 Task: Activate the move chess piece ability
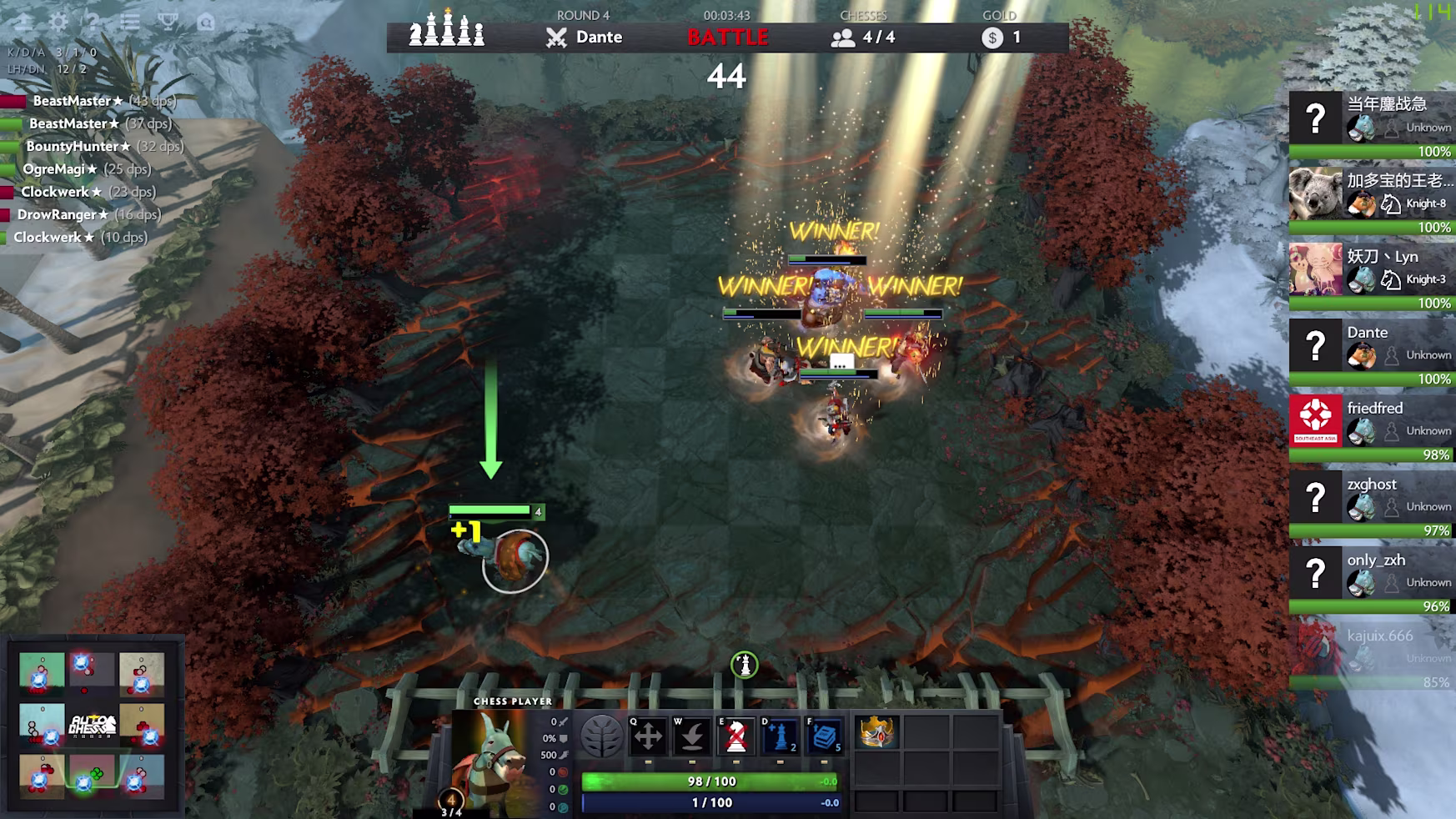point(648,736)
